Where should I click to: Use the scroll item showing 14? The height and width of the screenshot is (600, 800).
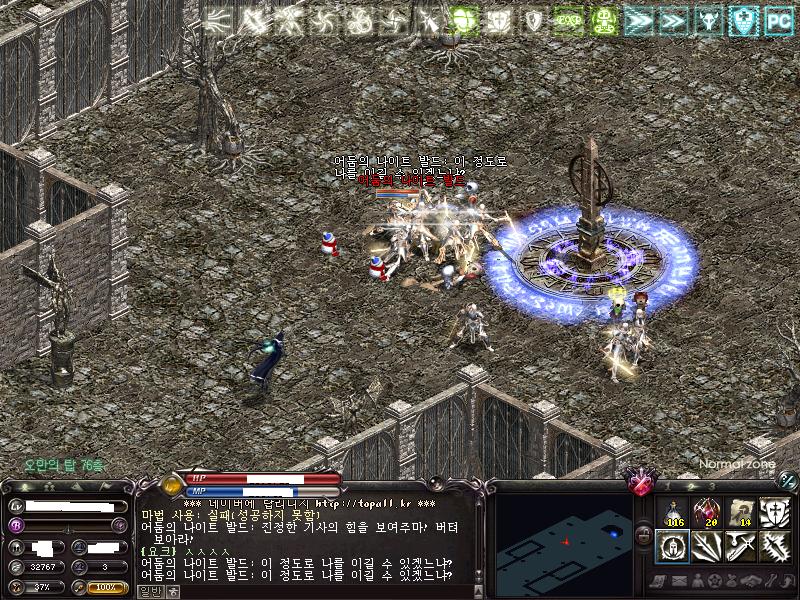coord(741,512)
